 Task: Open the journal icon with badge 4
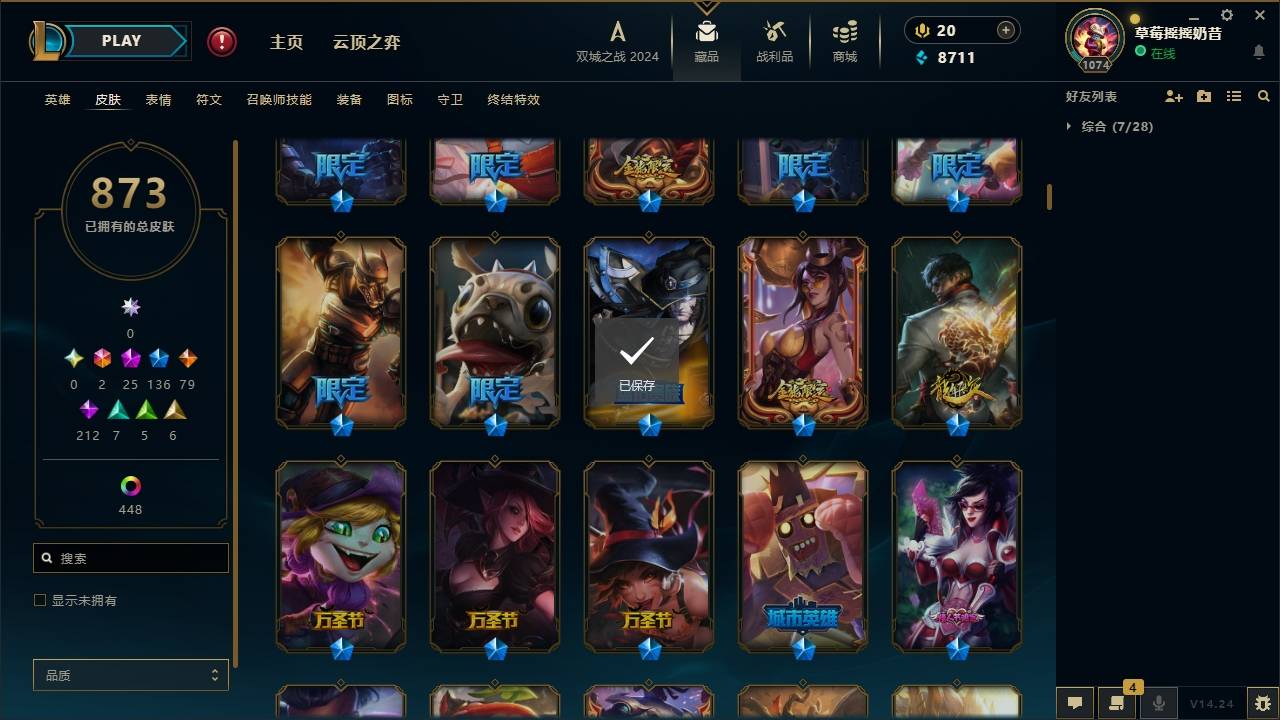(1117, 704)
